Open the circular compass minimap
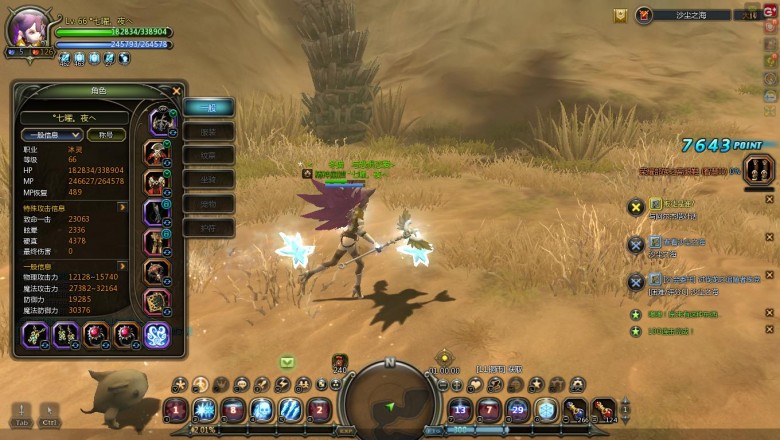This screenshot has width=780, height=440. click(389, 402)
